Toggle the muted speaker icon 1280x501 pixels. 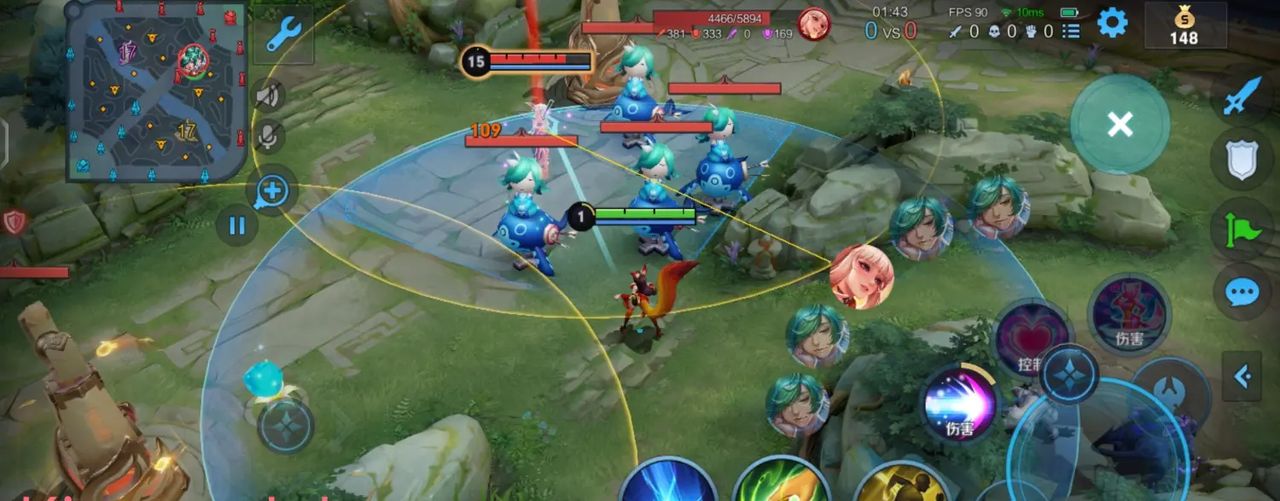click(268, 96)
